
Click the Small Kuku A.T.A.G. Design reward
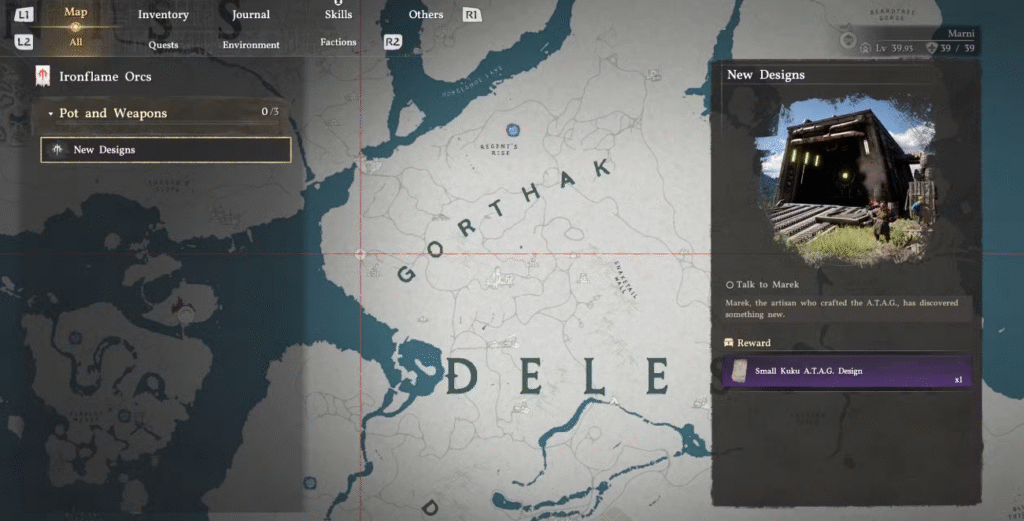(846, 372)
